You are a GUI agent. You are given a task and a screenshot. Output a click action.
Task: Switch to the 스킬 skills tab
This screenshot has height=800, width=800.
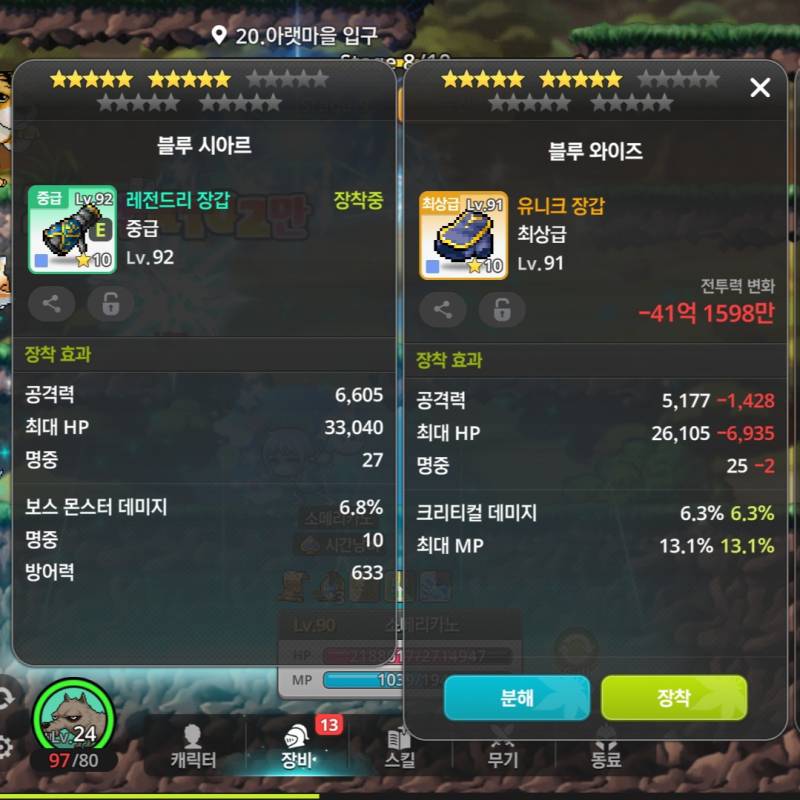point(400,747)
